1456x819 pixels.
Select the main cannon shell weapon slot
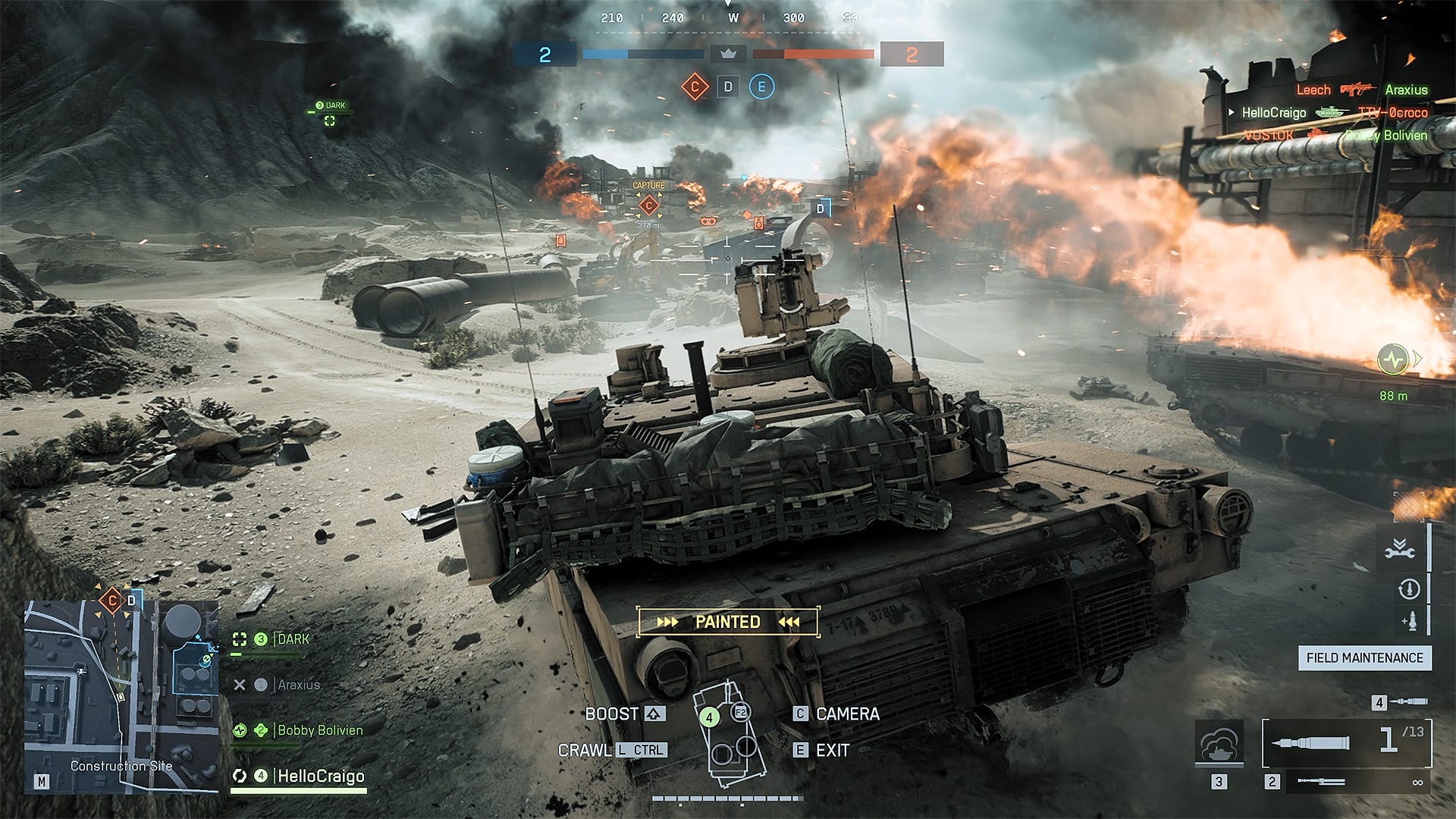(x=1347, y=743)
